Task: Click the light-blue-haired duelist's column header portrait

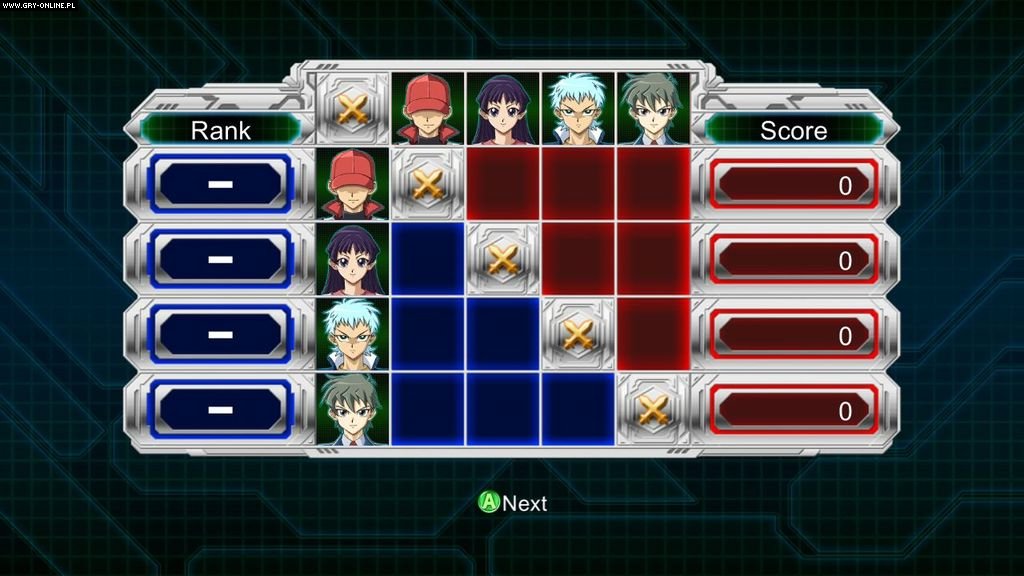Action: click(x=578, y=109)
